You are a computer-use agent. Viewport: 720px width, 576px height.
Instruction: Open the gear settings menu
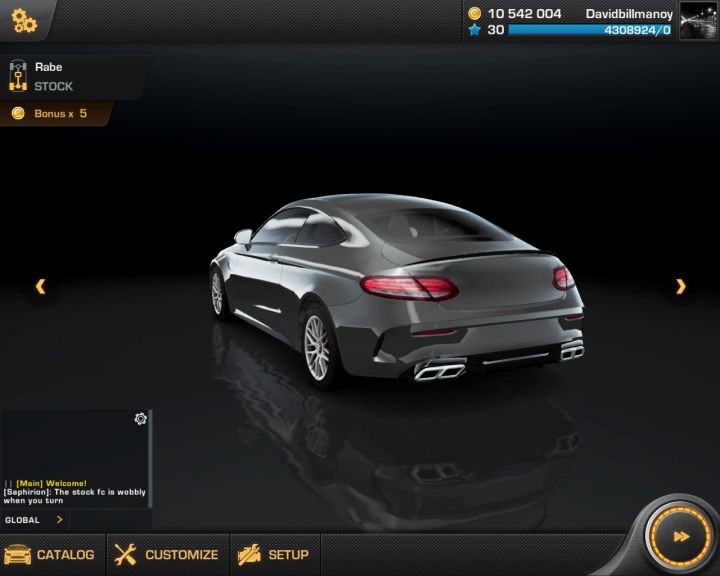pyautogui.click(x=24, y=21)
